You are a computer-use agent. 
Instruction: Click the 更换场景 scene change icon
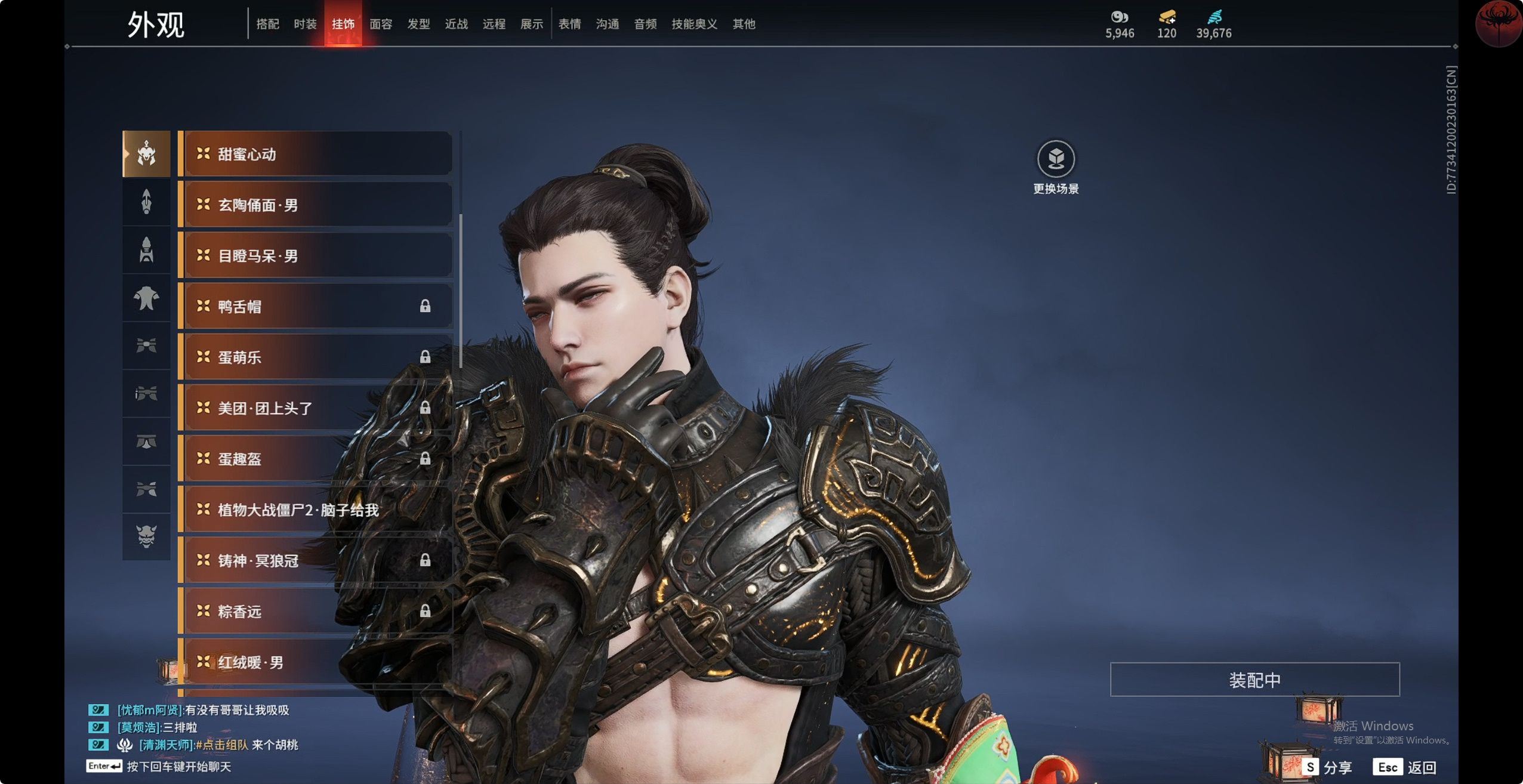(x=1056, y=159)
